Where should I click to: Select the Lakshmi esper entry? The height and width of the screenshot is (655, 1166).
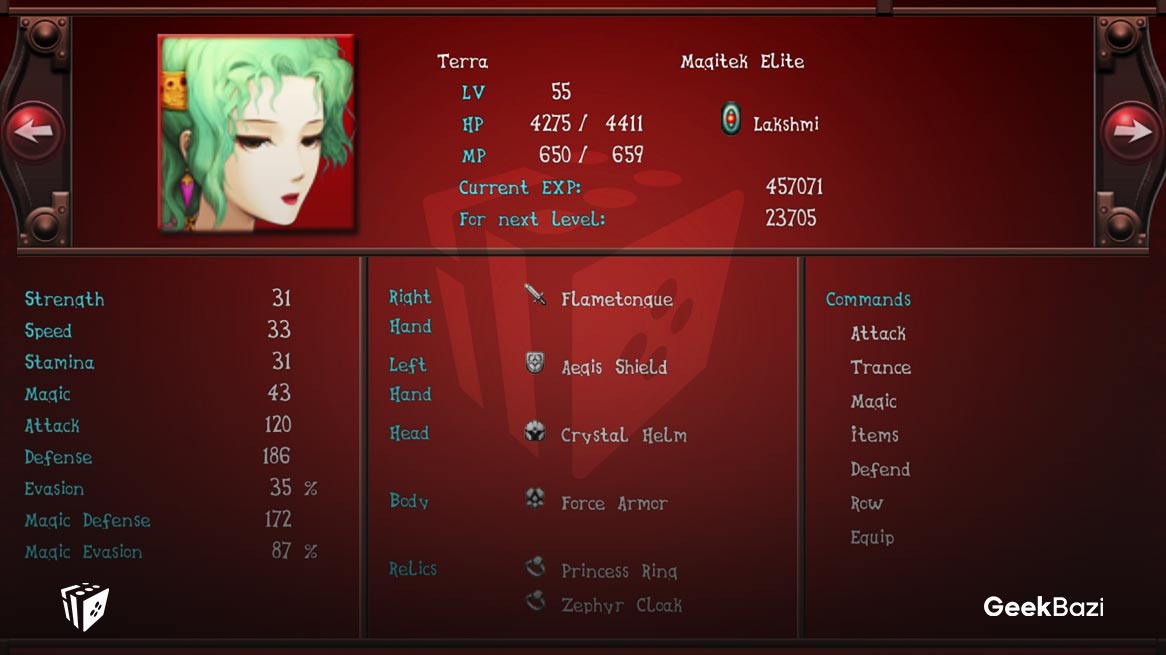(771, 124)
